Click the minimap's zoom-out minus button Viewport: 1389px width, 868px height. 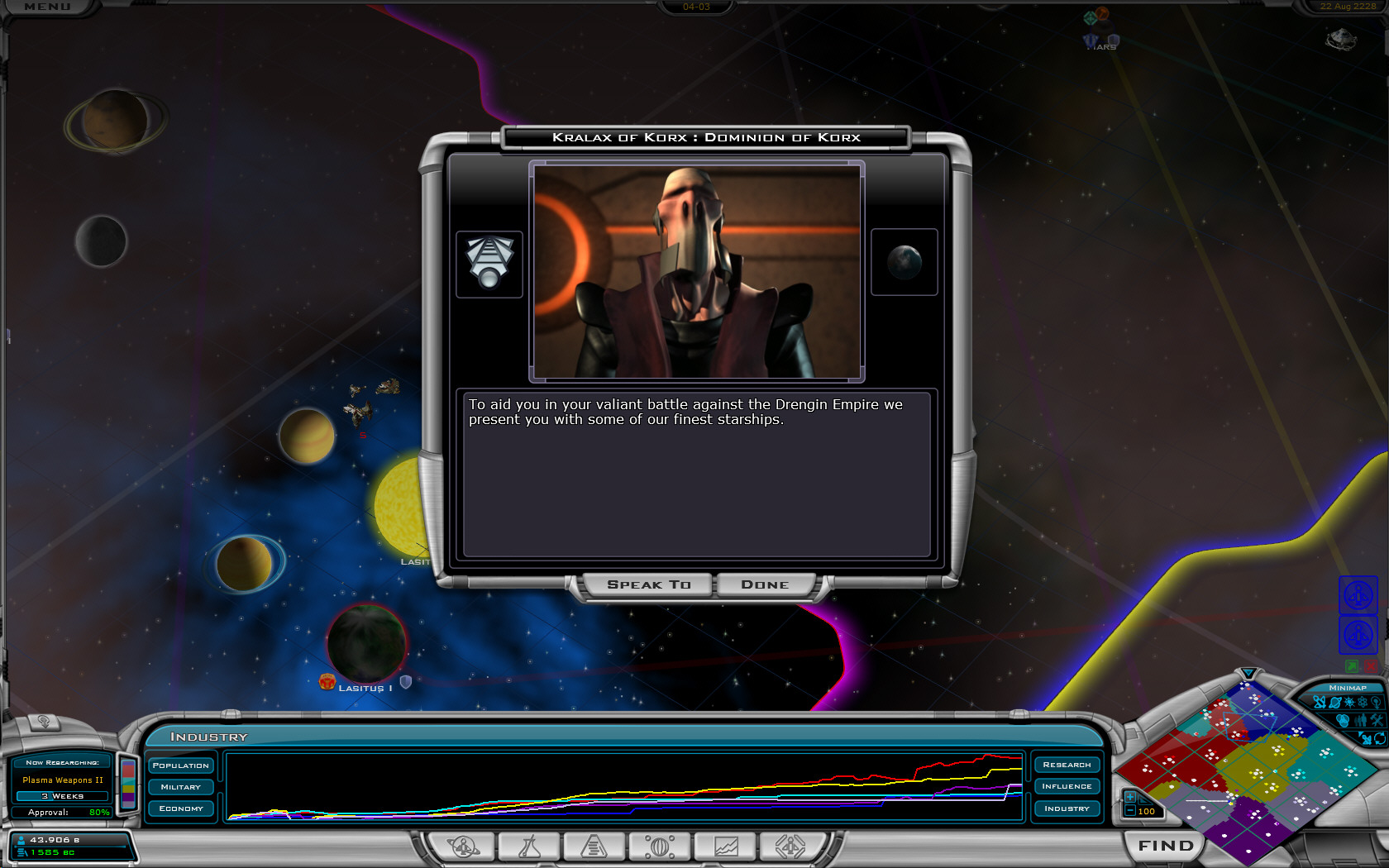(1129, 811)
